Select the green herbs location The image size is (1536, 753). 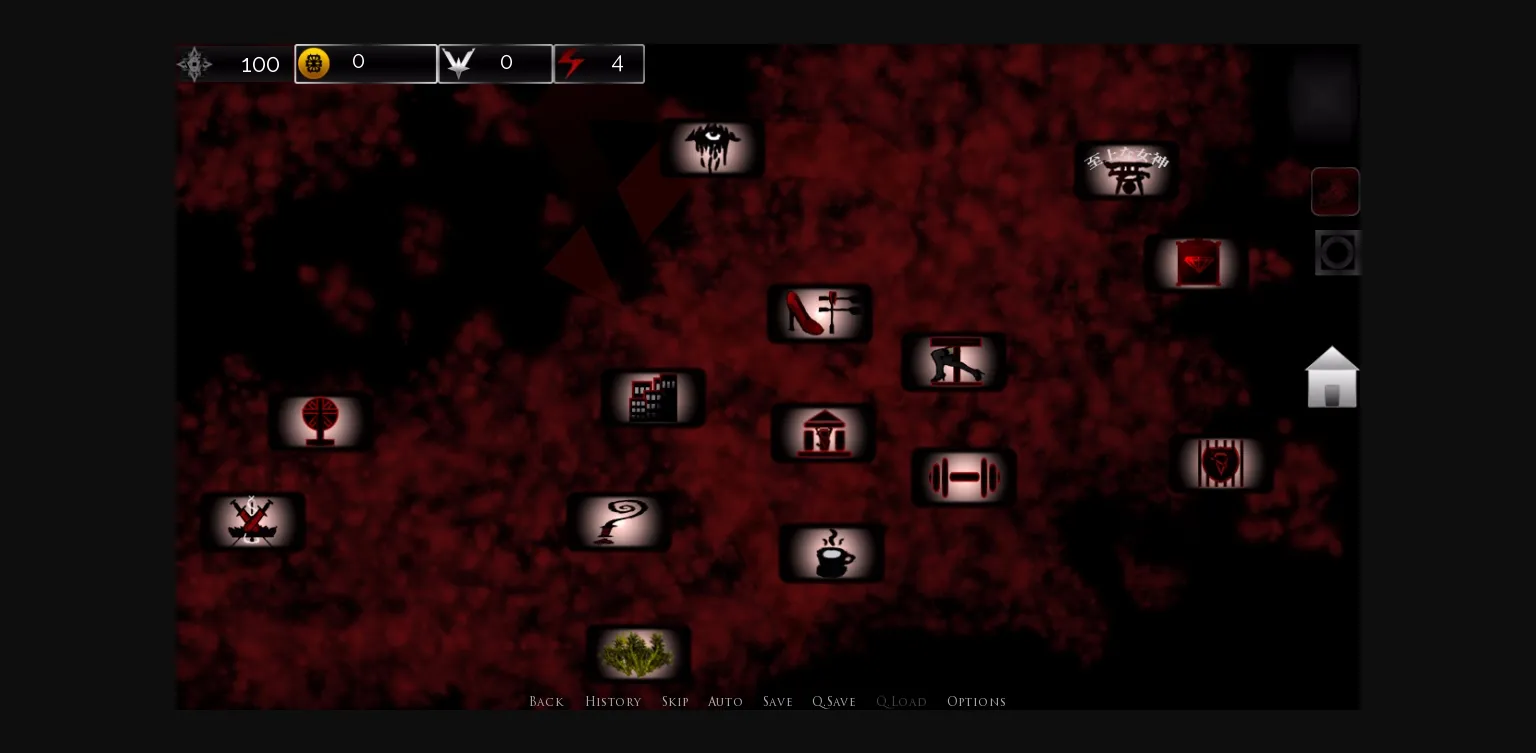[639, 652]
